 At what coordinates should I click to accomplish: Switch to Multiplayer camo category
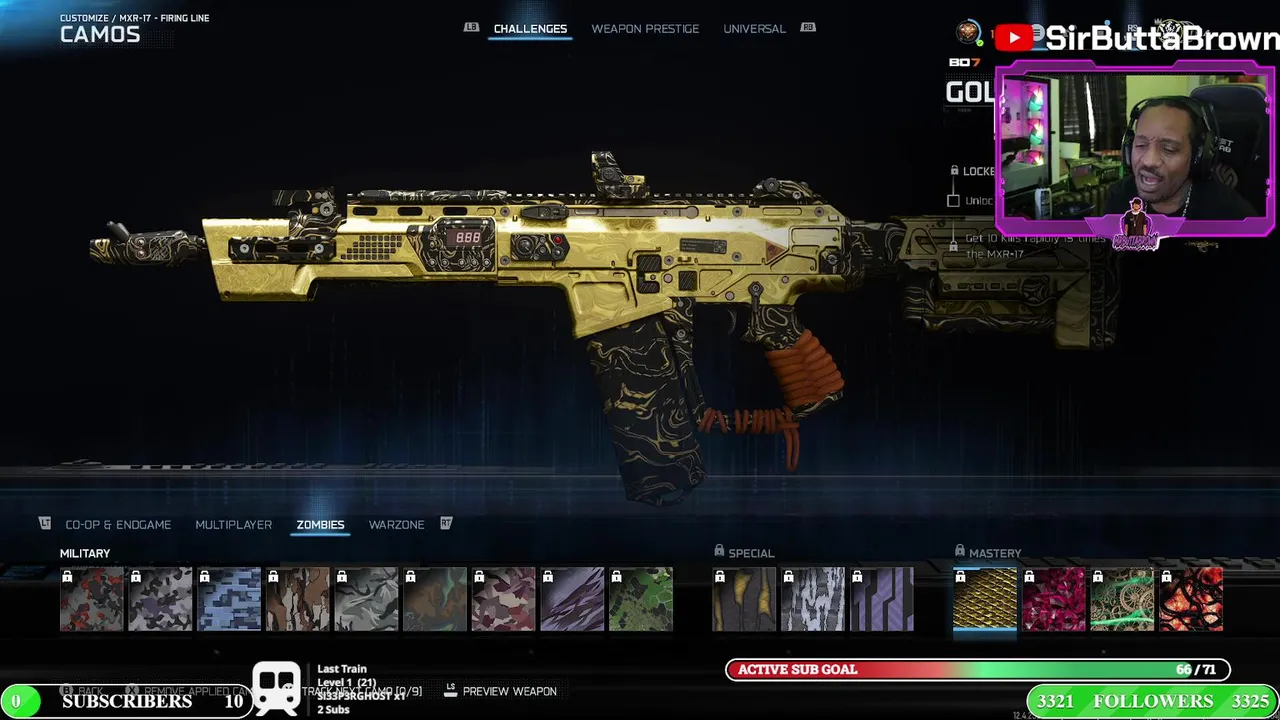click(x=233, y=524)
